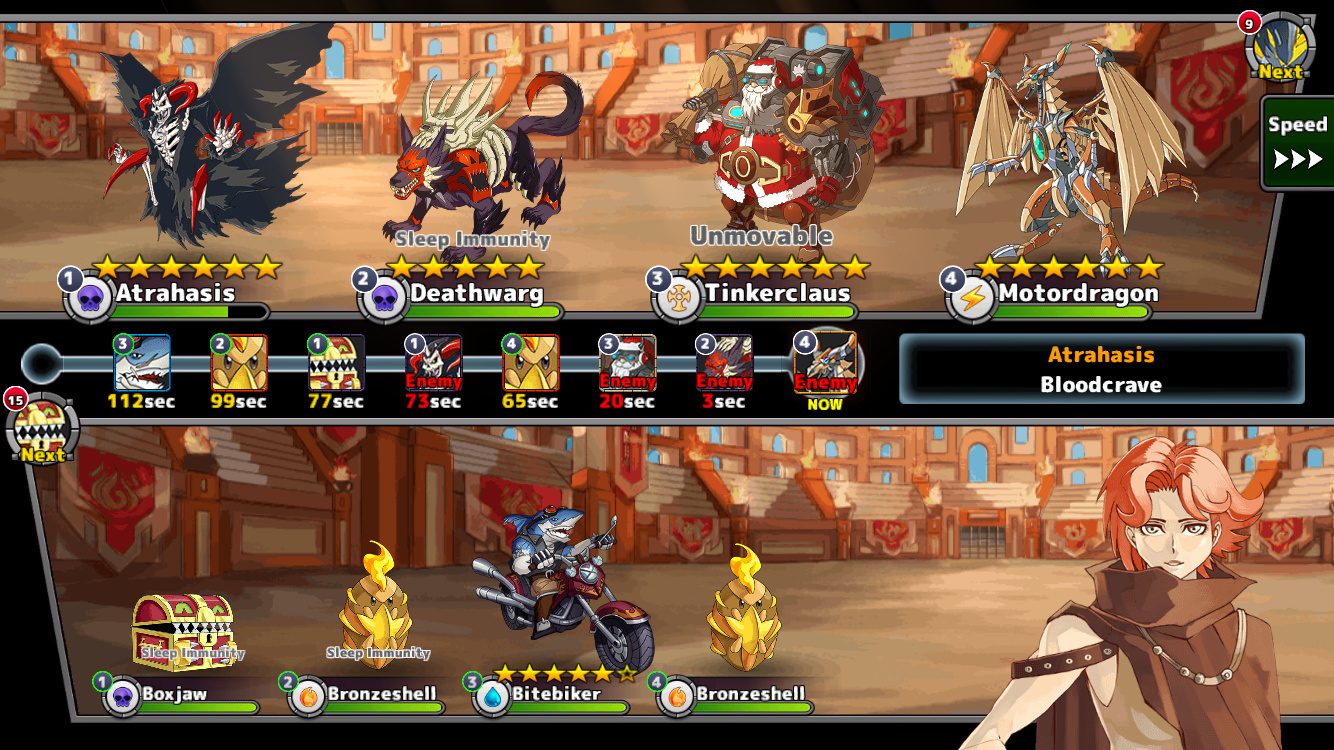Inspect the Tinkerclaus name plate
The image size is (1334, 750).
click(x=777, y=294)
